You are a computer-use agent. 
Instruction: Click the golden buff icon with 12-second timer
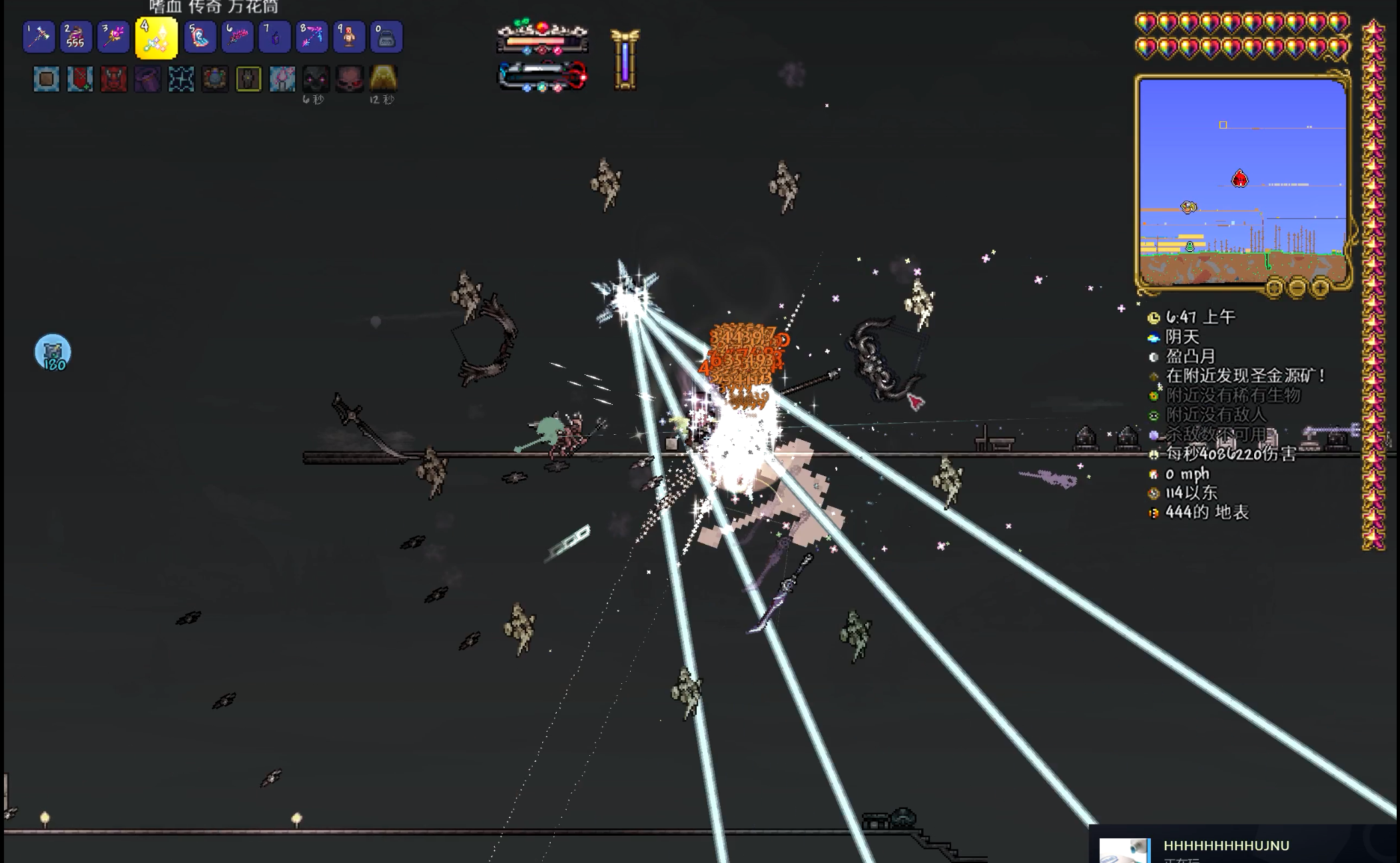(x=383, y=79)
